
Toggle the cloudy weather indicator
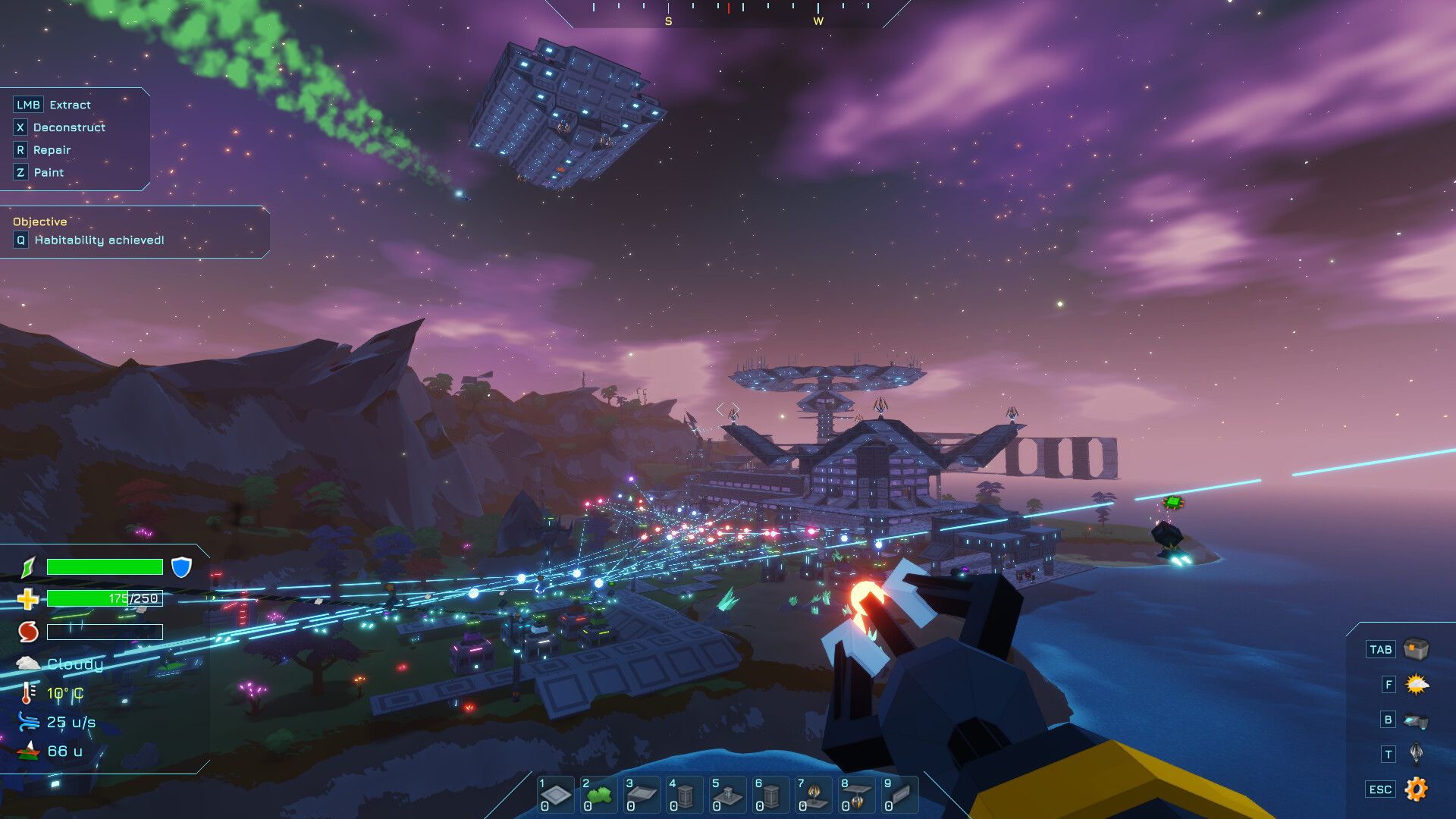coord(29,663)
